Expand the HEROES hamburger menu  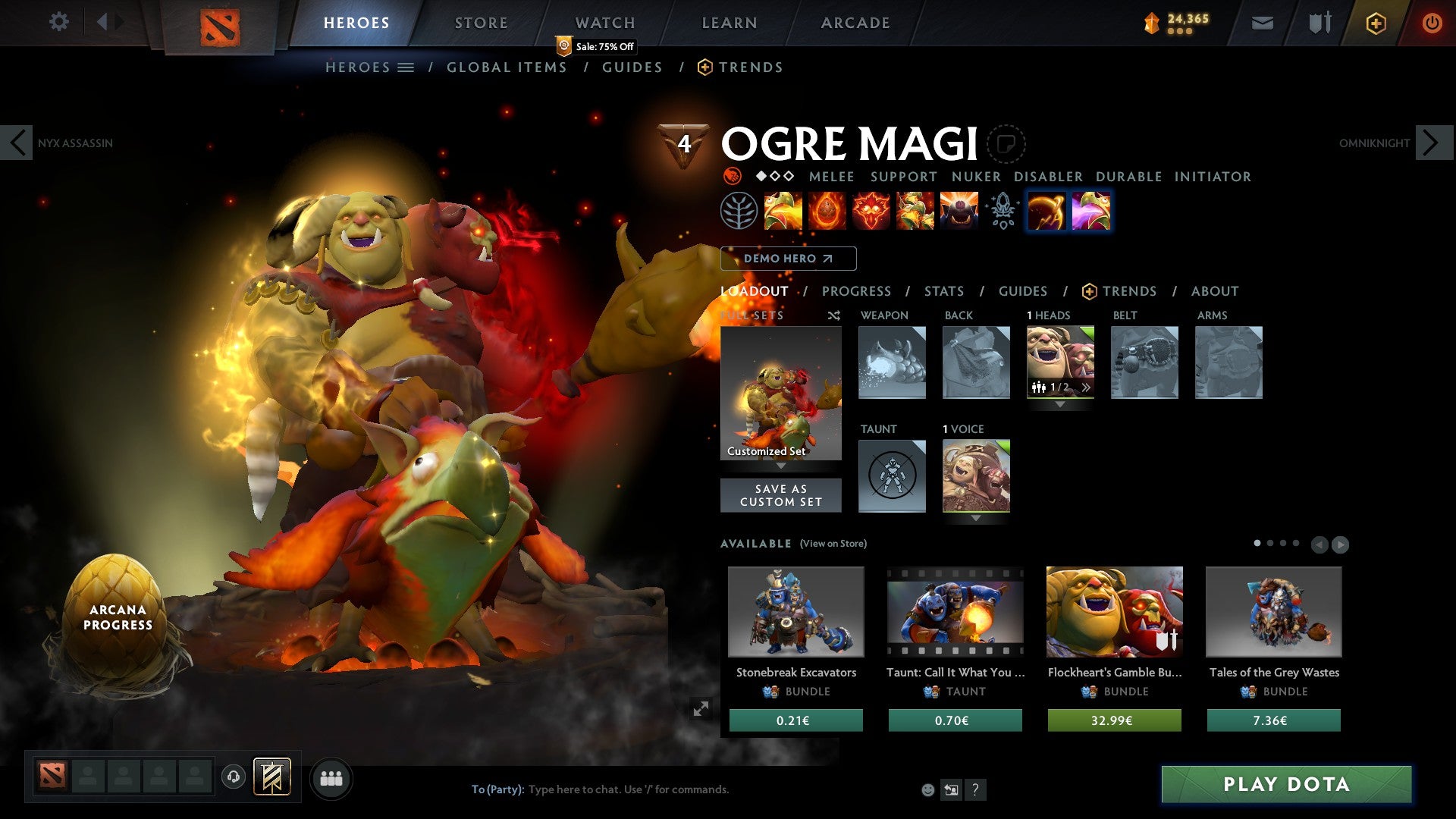click(407, 67)
